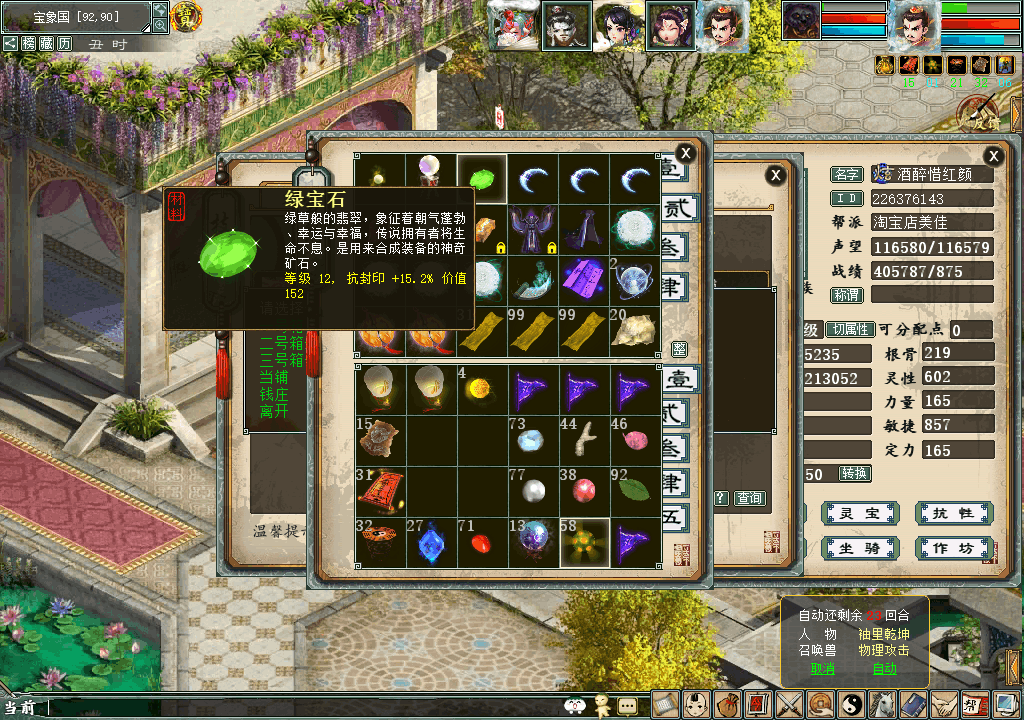Viewport: 1024px width, 720px height.
Task: Close the character attributes window
Action: click(993, 156)
